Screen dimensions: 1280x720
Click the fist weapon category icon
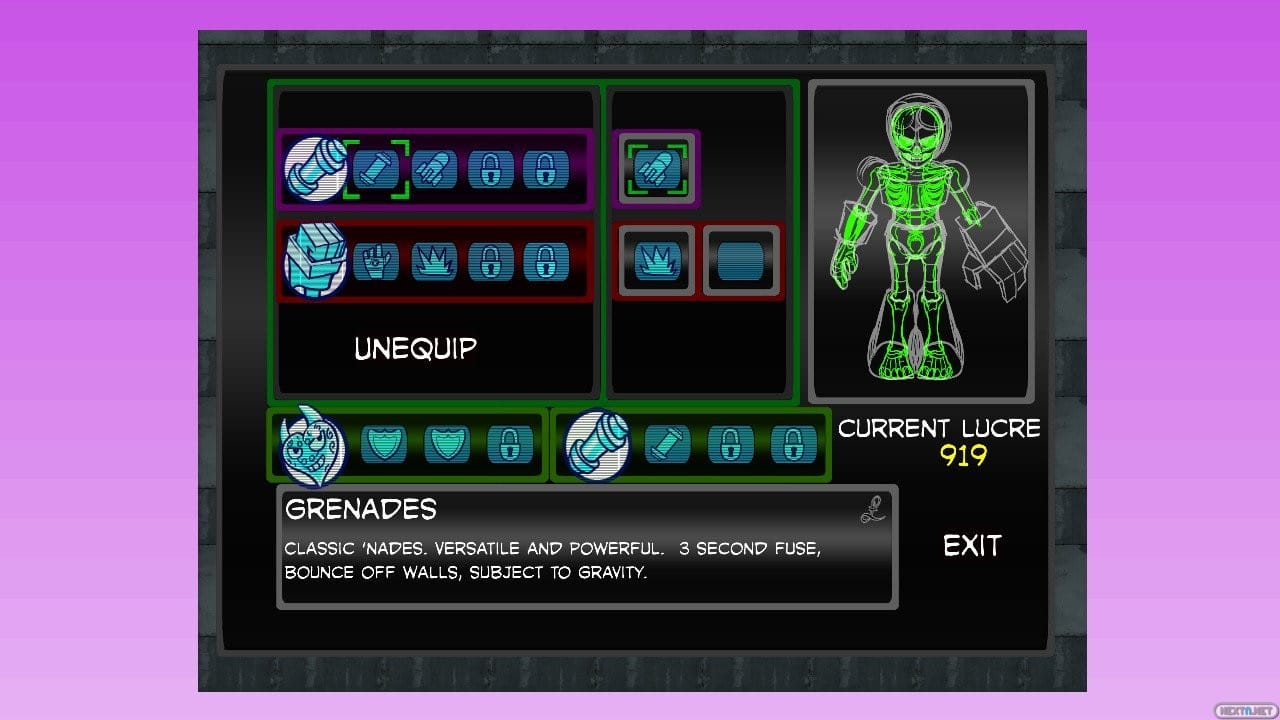(x=315, y=263)
